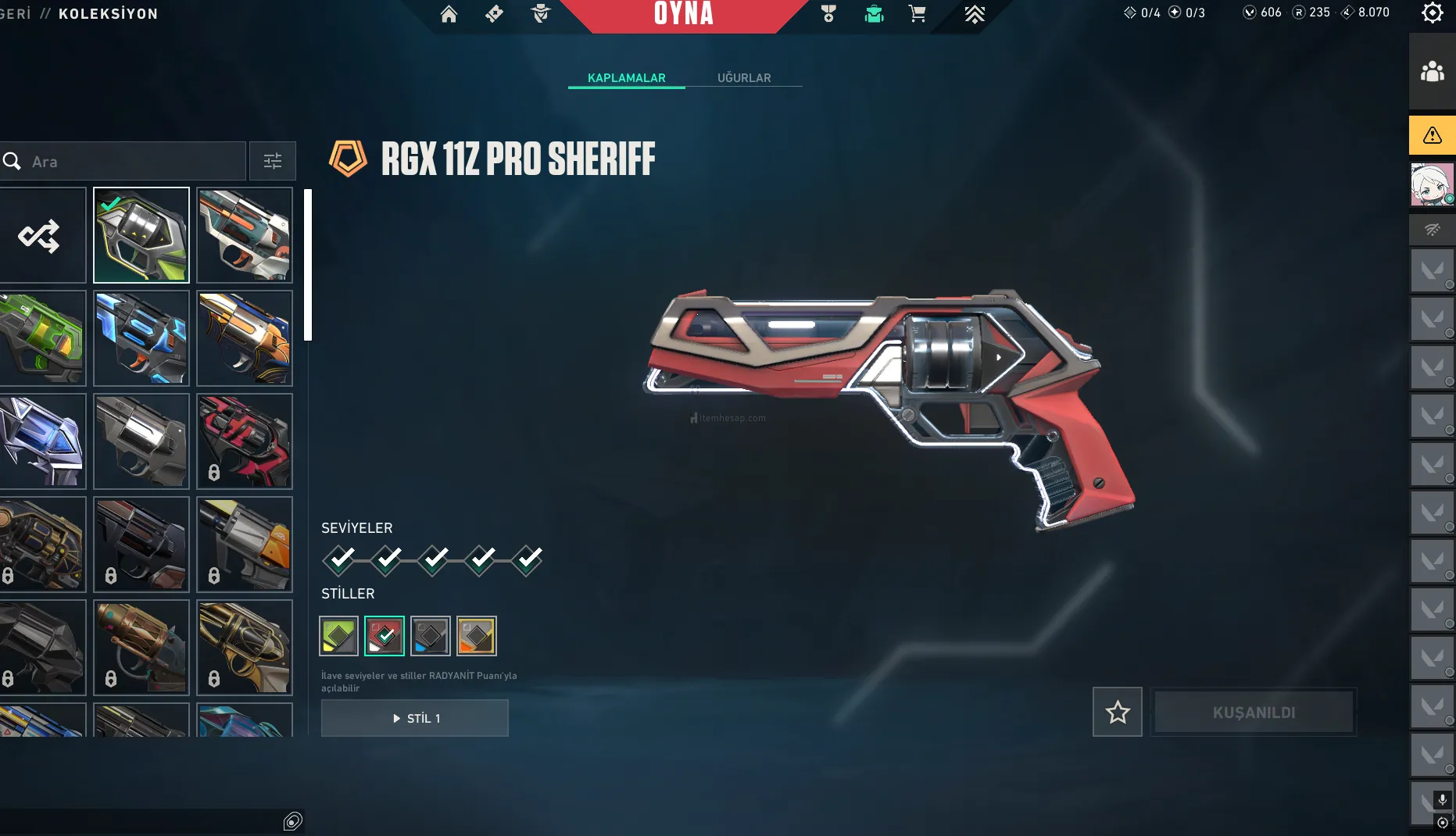Open the store shopping cart
The height and width of the screenshot is (836, 1456).
918,14
